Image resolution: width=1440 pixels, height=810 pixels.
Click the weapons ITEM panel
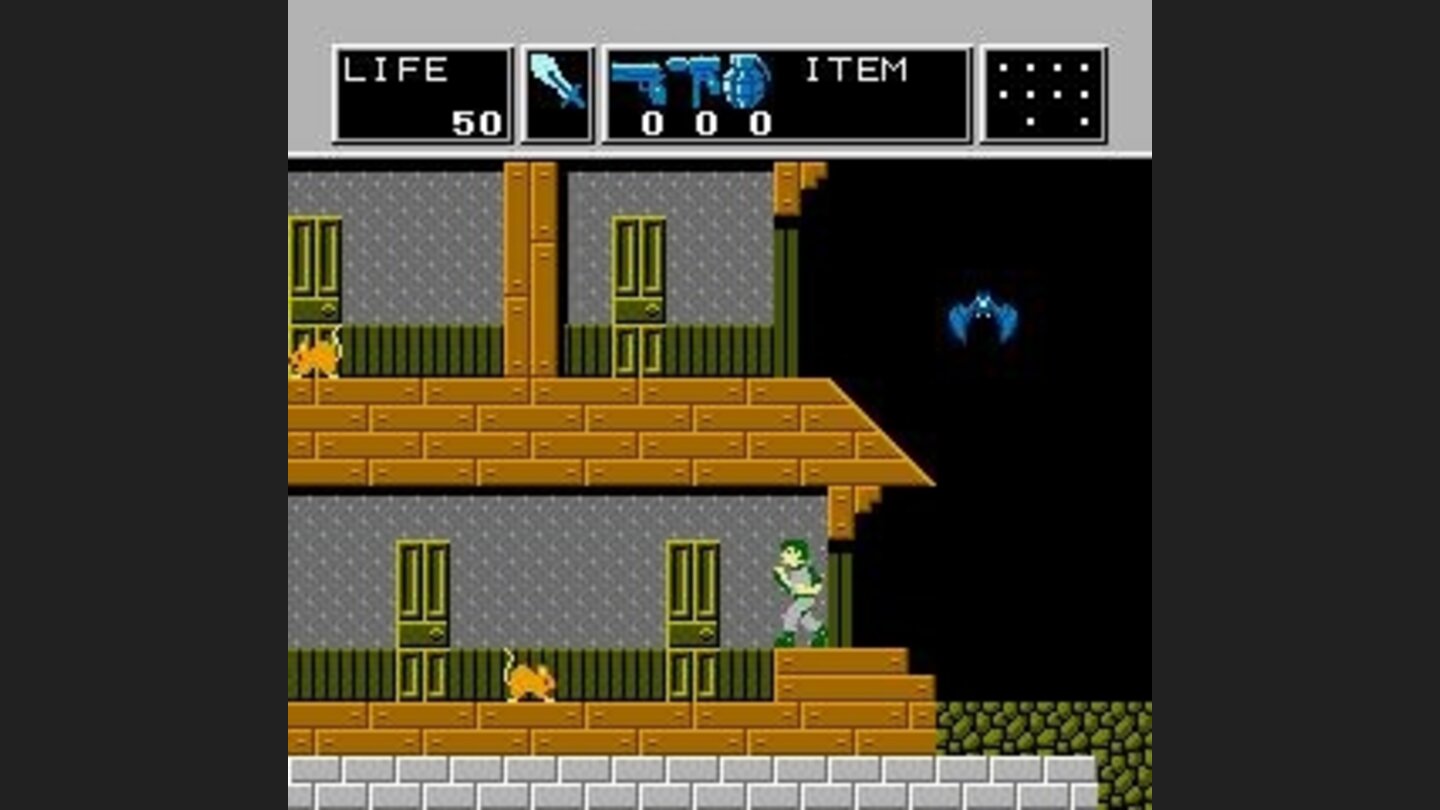785,95
